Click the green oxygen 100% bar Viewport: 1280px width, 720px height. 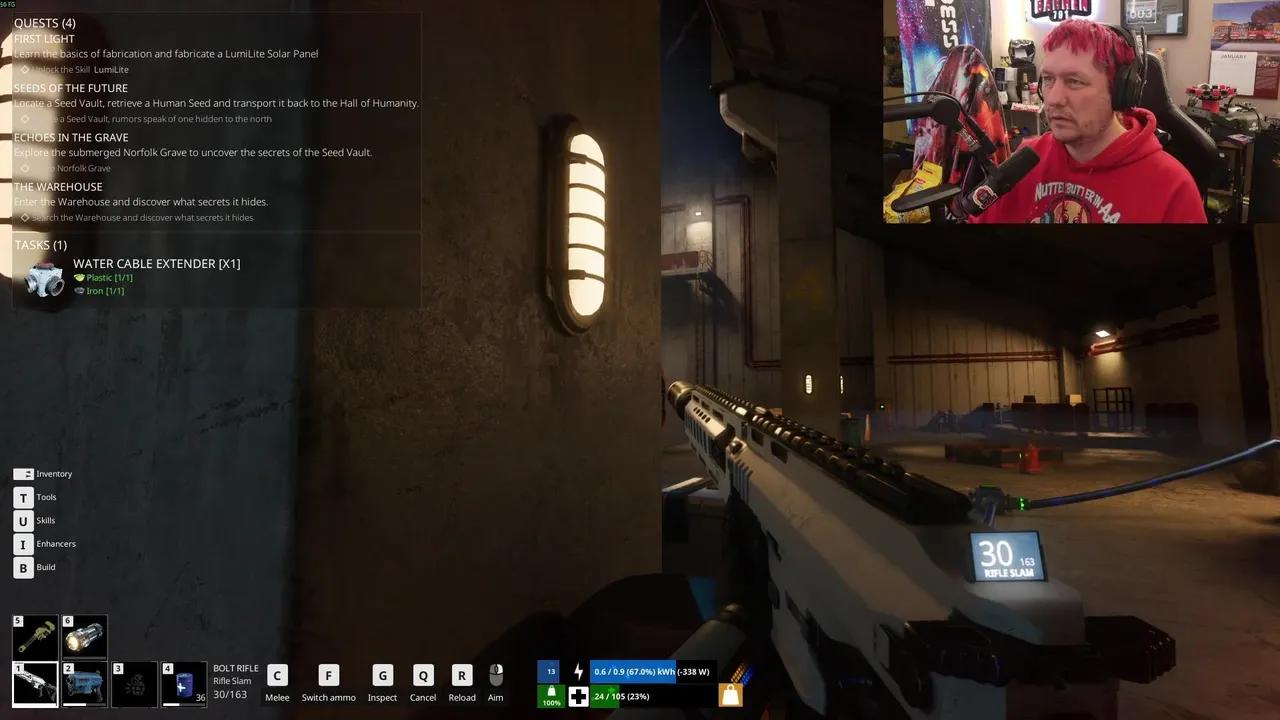[x=549, y=697]
